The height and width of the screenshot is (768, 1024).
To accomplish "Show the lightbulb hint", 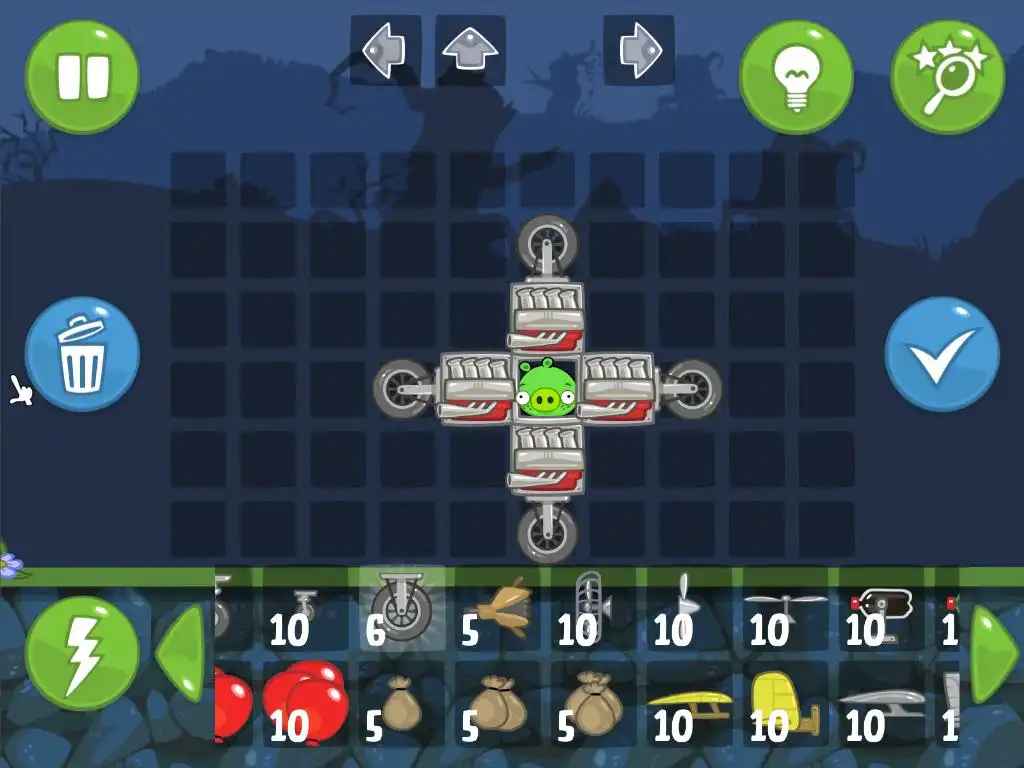I will 796,77.
